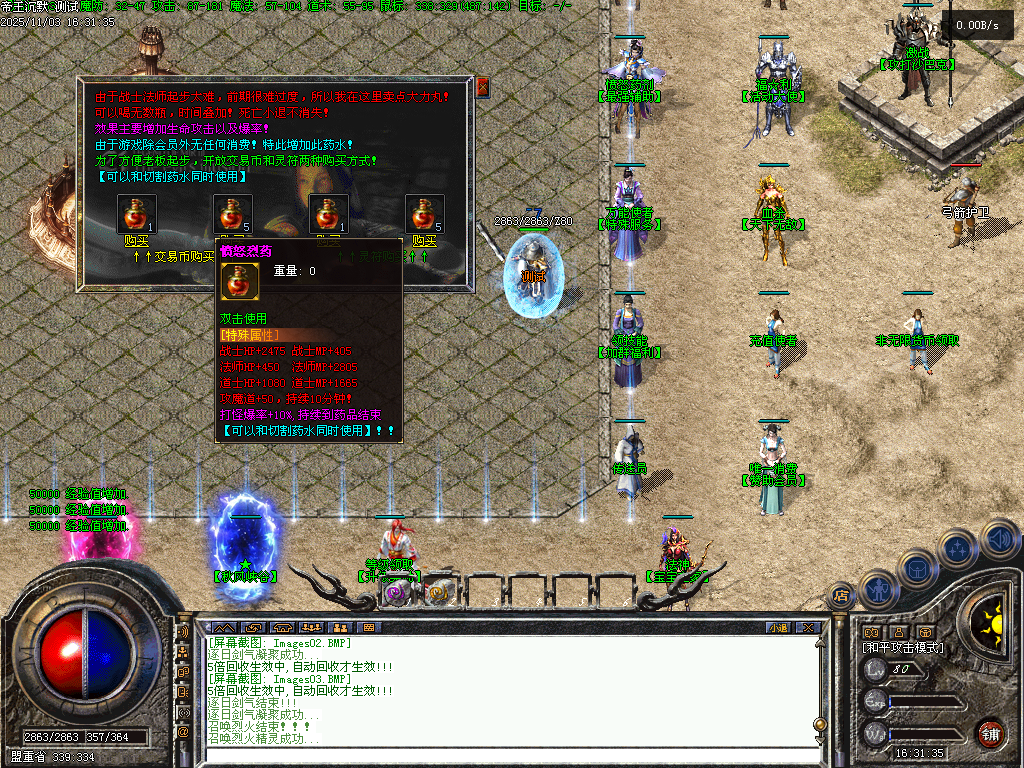Use the orange swirl item in belt
Image resolution: width=1024 pixels, height=768 pixels.
(x=437, y=592)
